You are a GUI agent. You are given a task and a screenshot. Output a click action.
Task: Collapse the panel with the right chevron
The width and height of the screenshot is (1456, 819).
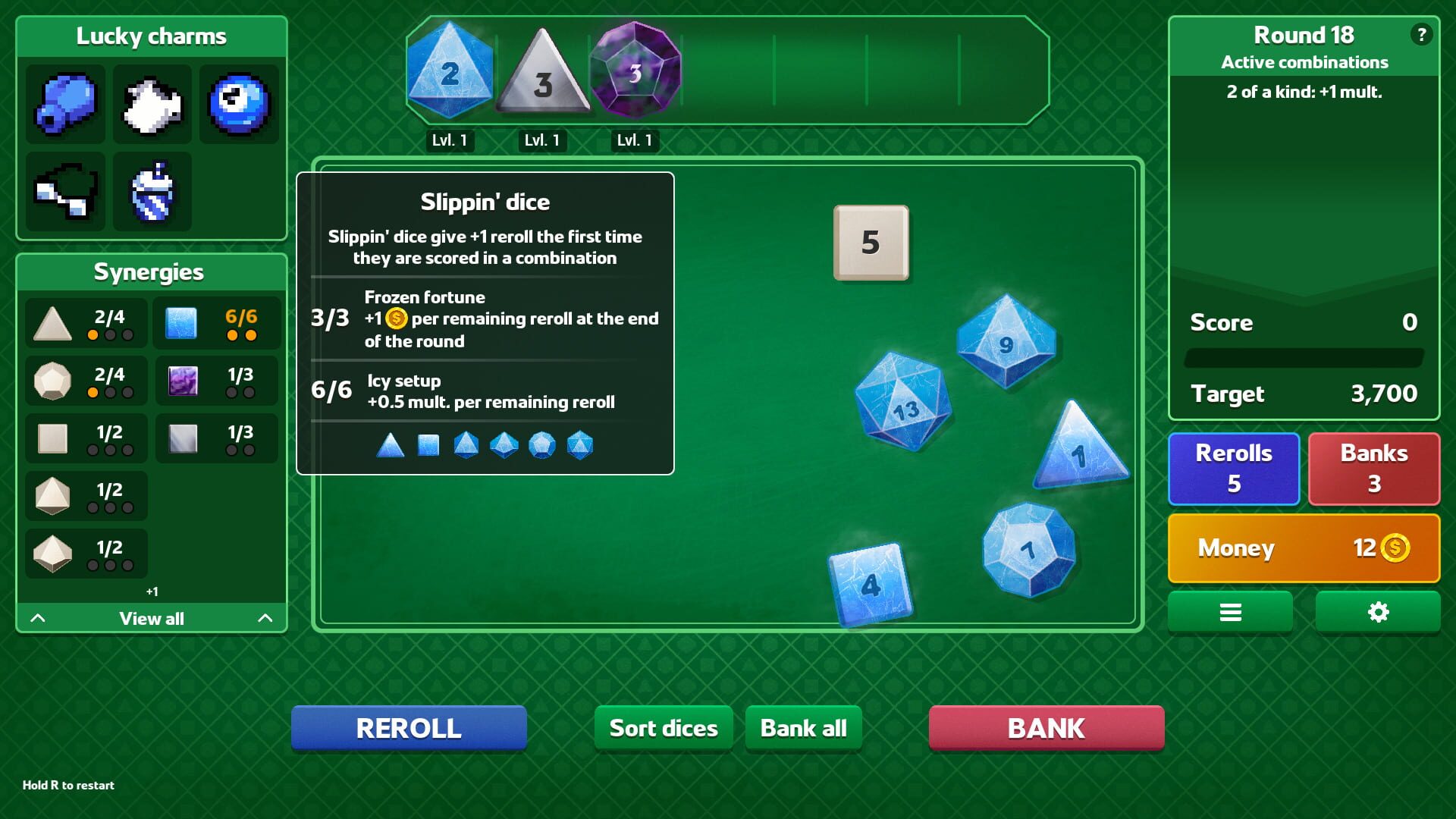[264, 618]
